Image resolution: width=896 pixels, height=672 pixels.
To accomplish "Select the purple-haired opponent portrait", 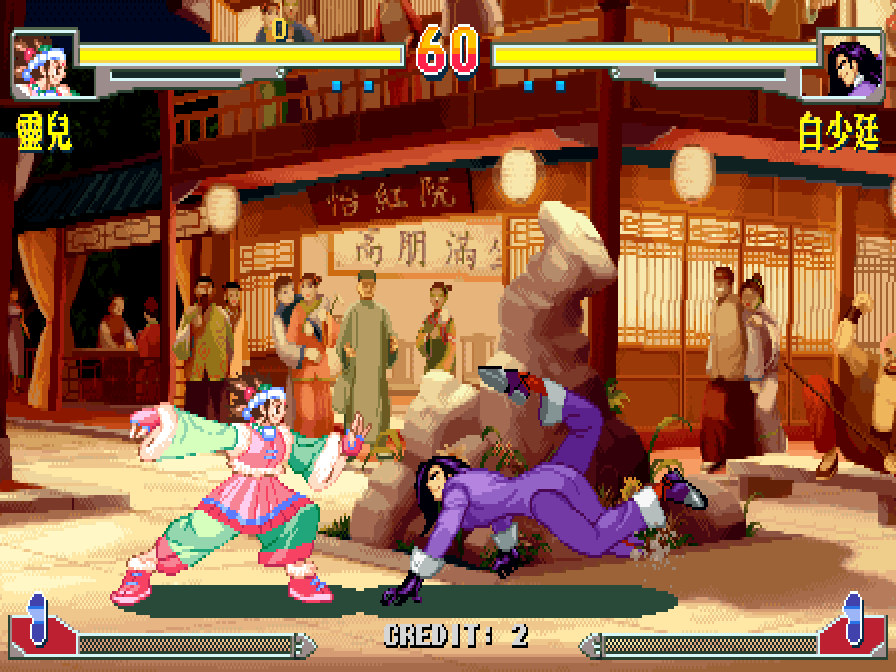I will [x=849, y=66].
